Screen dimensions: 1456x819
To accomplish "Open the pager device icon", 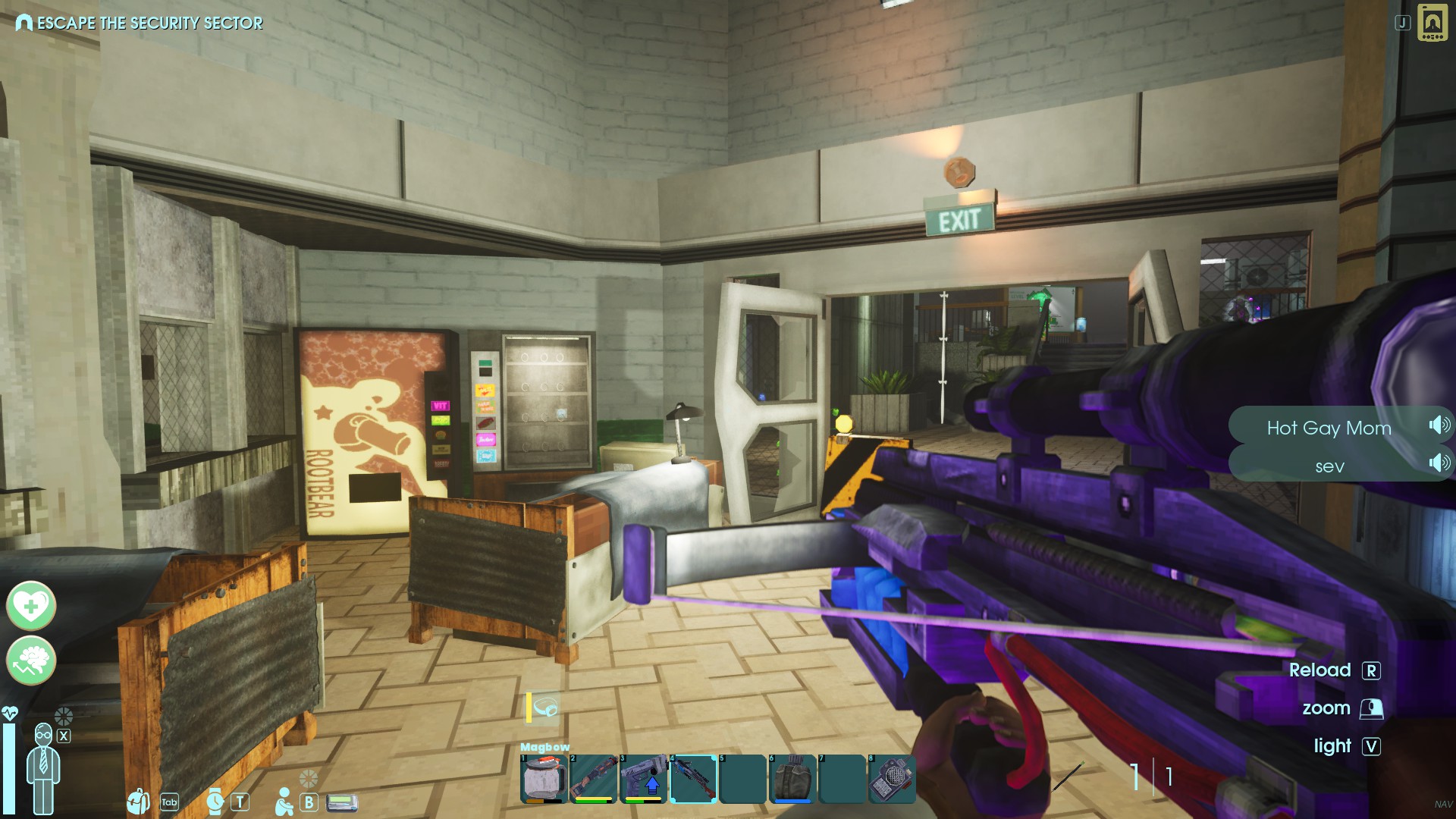I will point(342,802).
